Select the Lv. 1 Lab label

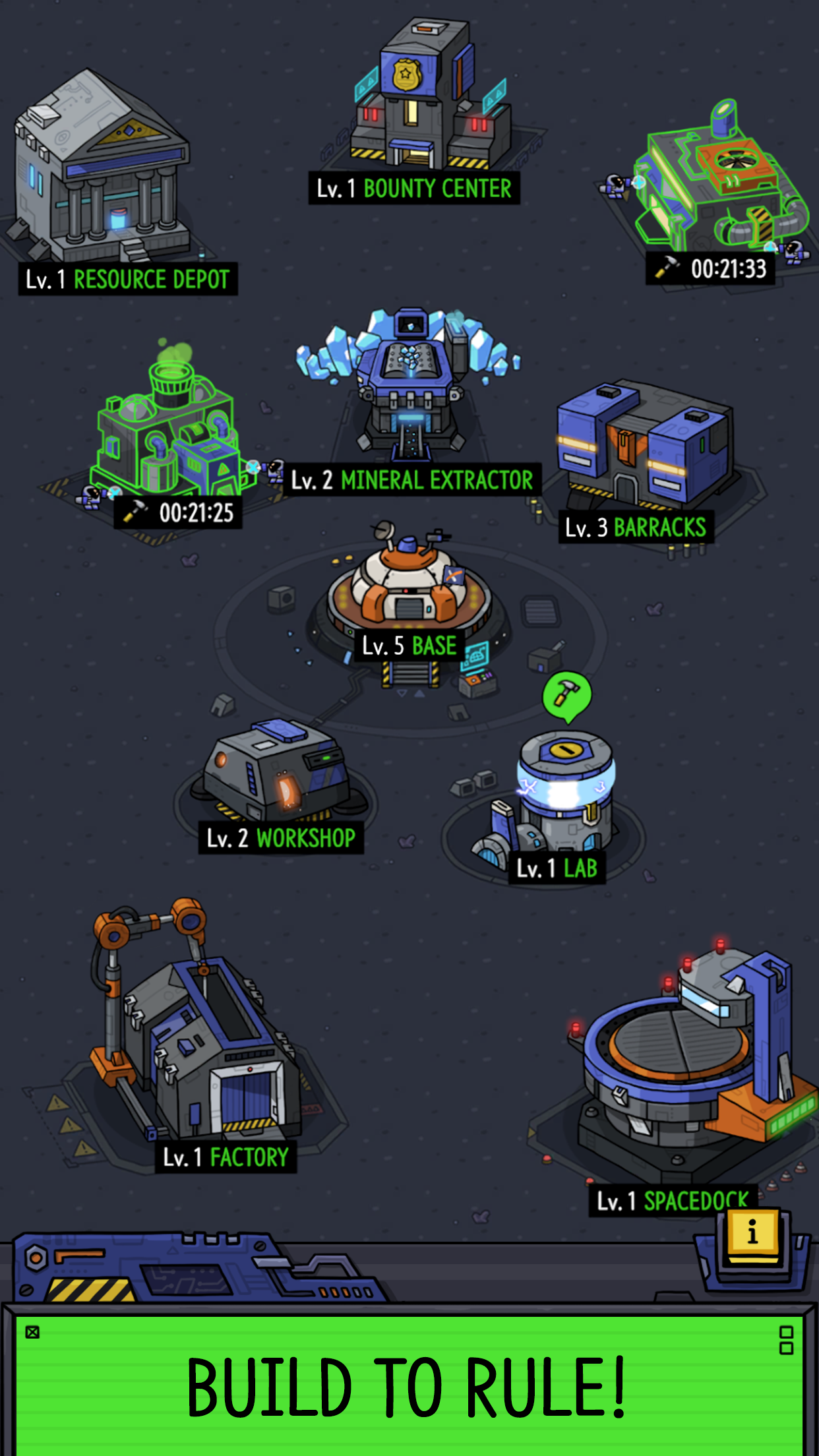pyautogui.click(x=557, y=868)
